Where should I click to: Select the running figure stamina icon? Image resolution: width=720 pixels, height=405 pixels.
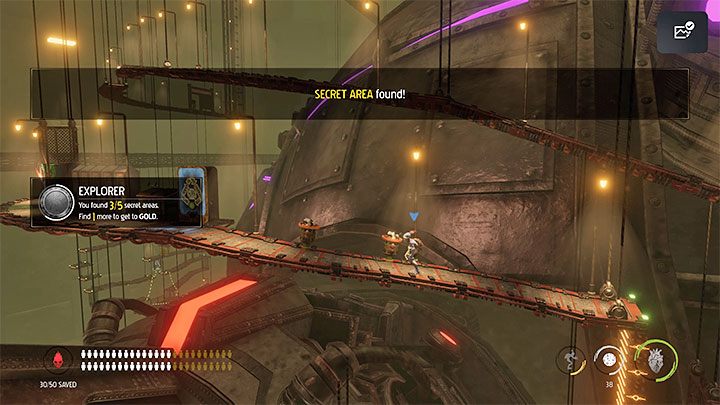[571, 359]
